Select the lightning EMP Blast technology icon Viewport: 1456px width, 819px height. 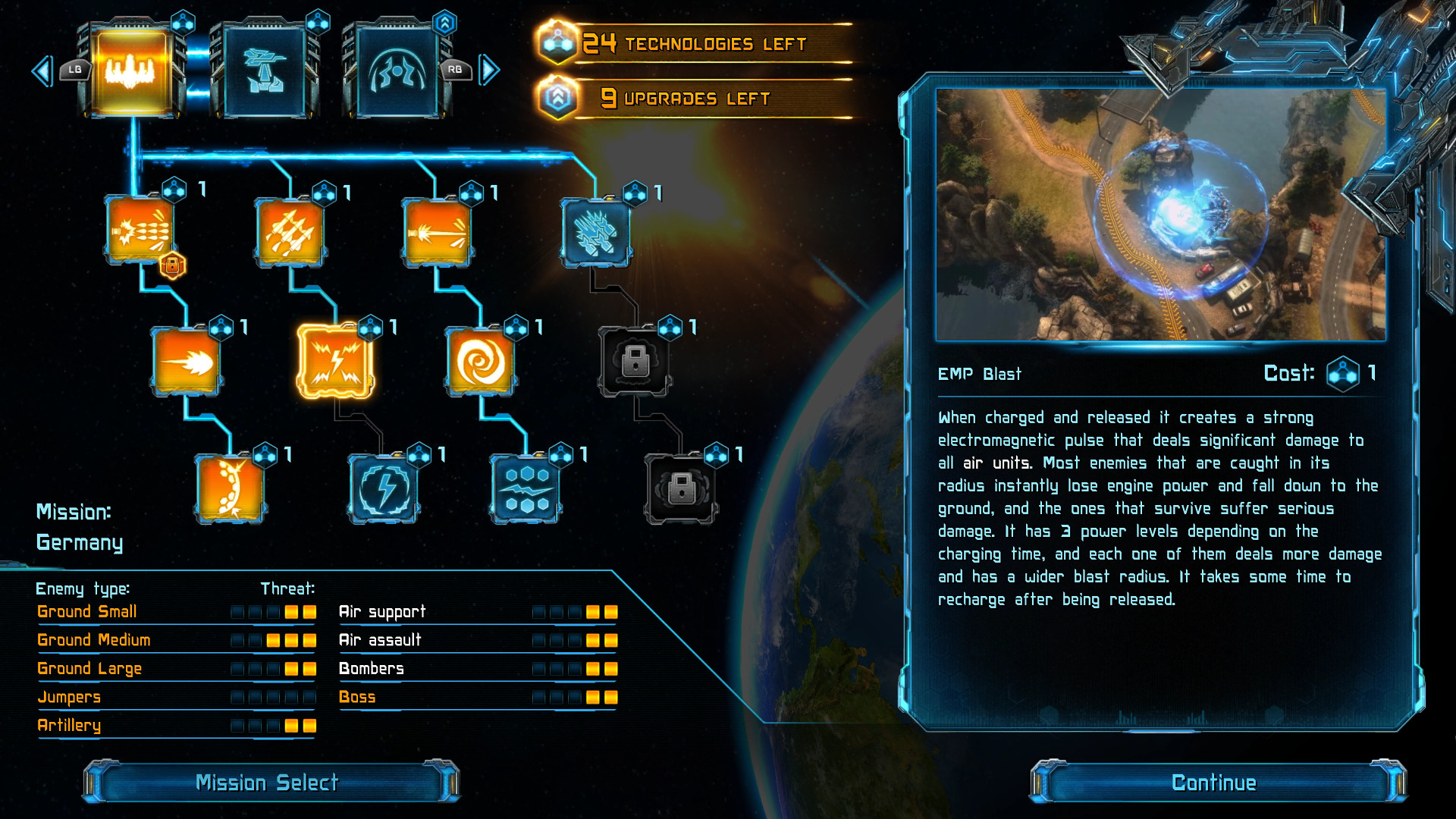334,362
